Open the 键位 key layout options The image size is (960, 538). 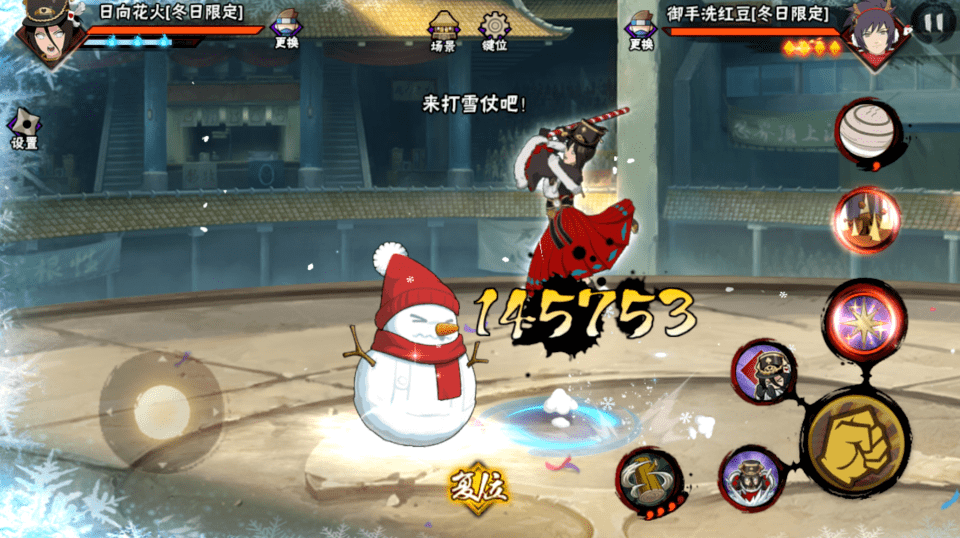click(494, 31)
